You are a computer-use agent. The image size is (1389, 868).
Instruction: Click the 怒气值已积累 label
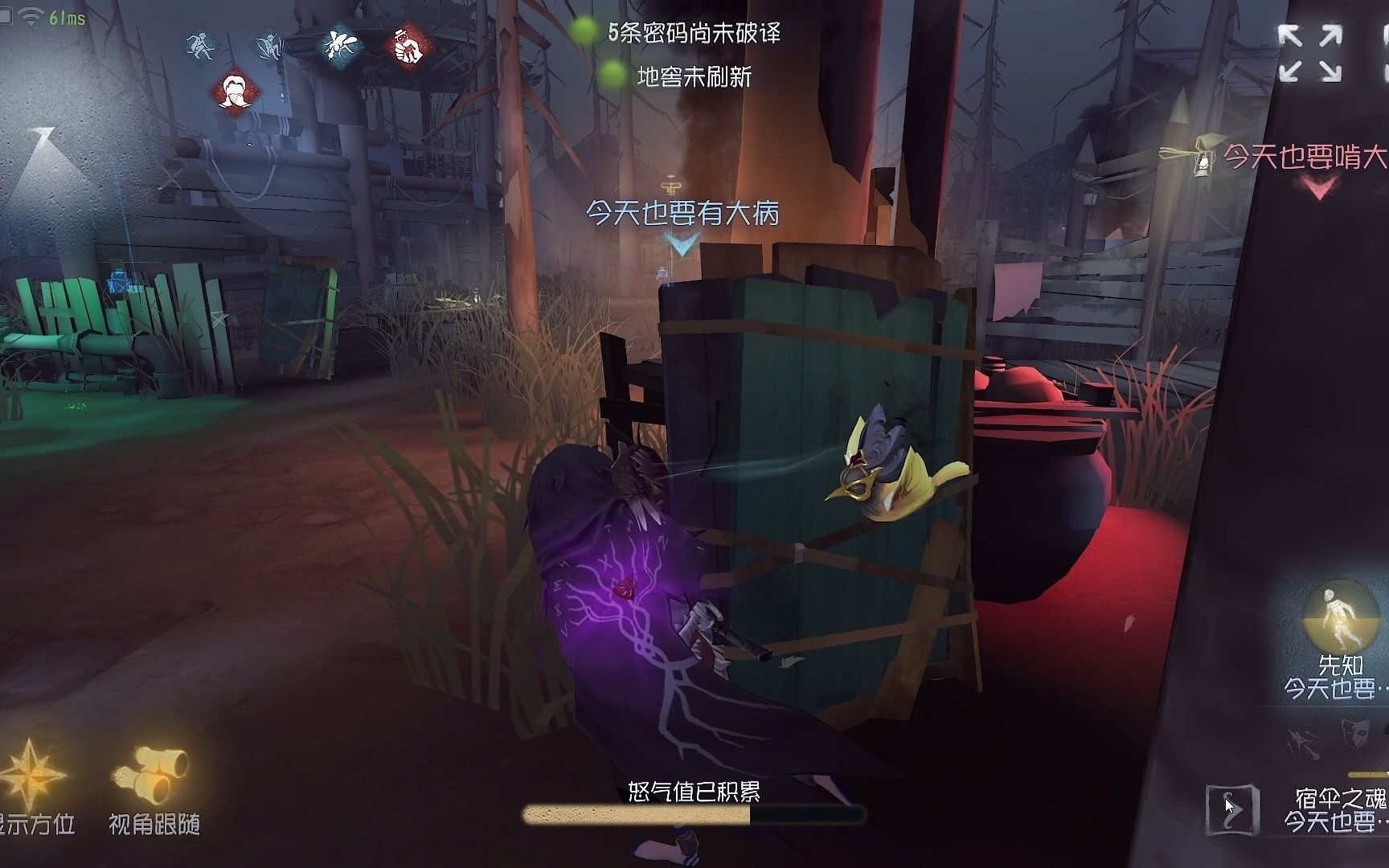(694, 792)
